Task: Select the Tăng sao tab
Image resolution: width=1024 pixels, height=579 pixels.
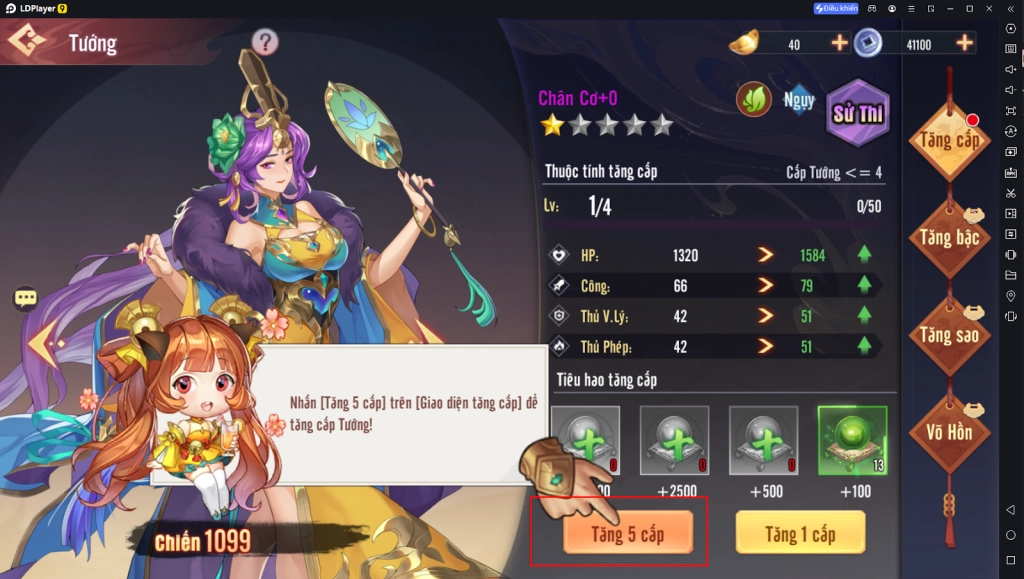Action: 949,335
